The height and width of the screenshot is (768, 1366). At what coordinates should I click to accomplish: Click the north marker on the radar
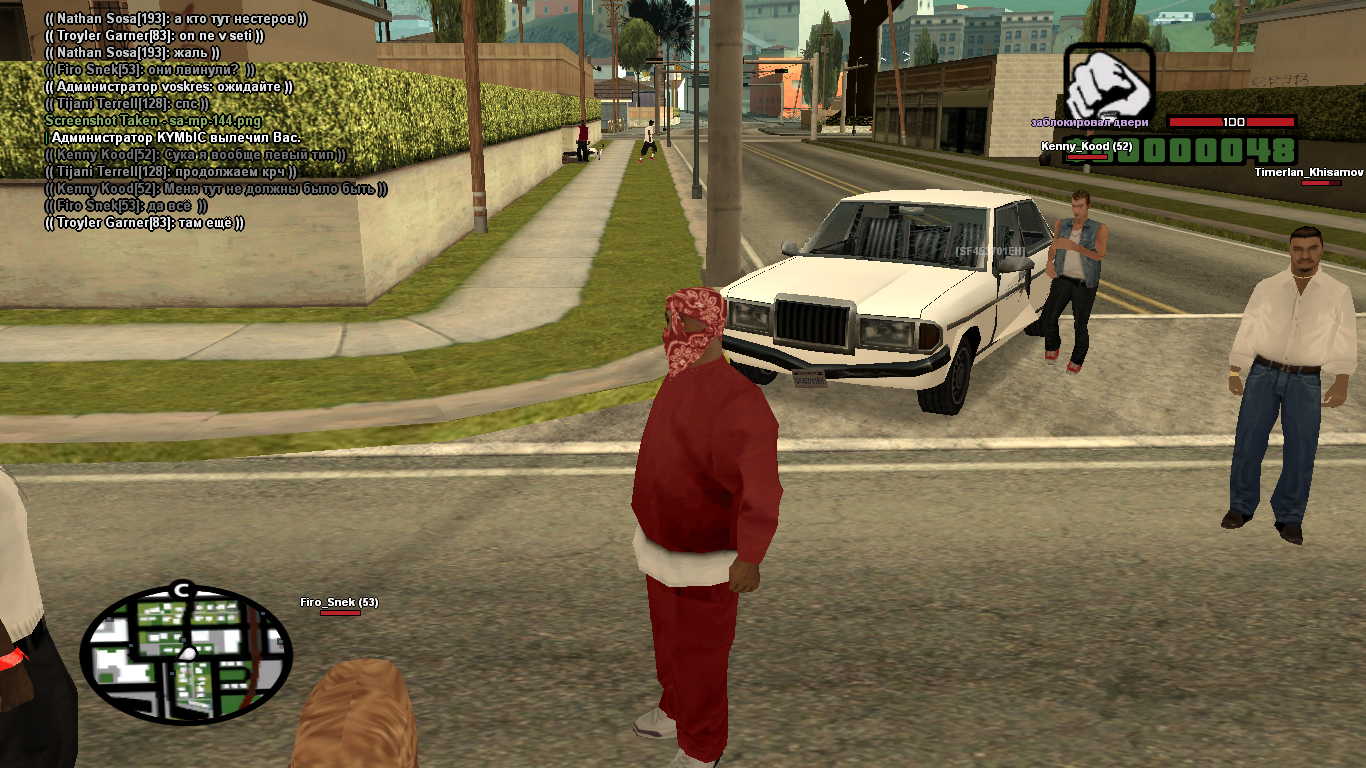[x=181, y=590]
